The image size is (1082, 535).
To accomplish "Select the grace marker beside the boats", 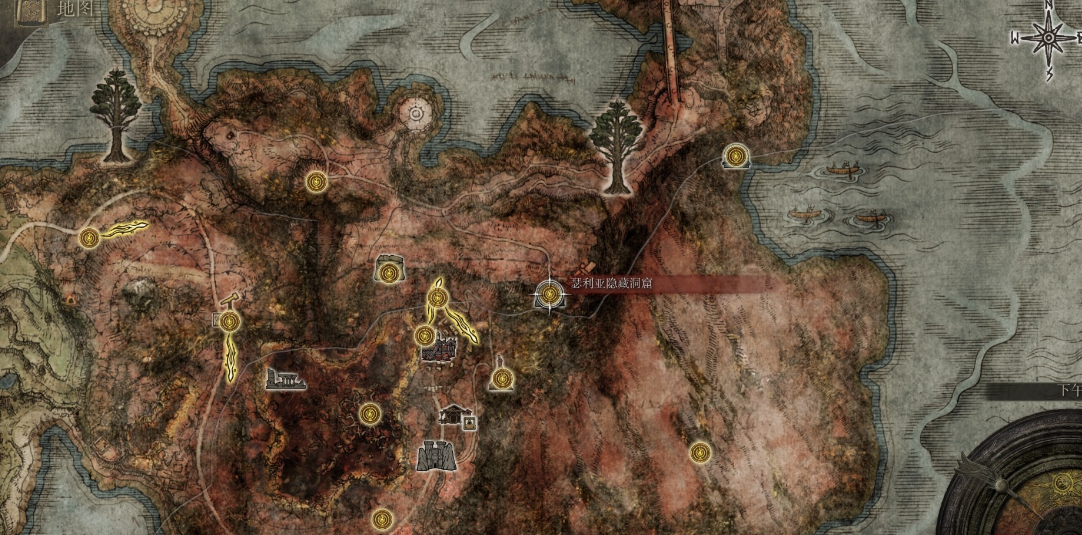I will [737, 156].
